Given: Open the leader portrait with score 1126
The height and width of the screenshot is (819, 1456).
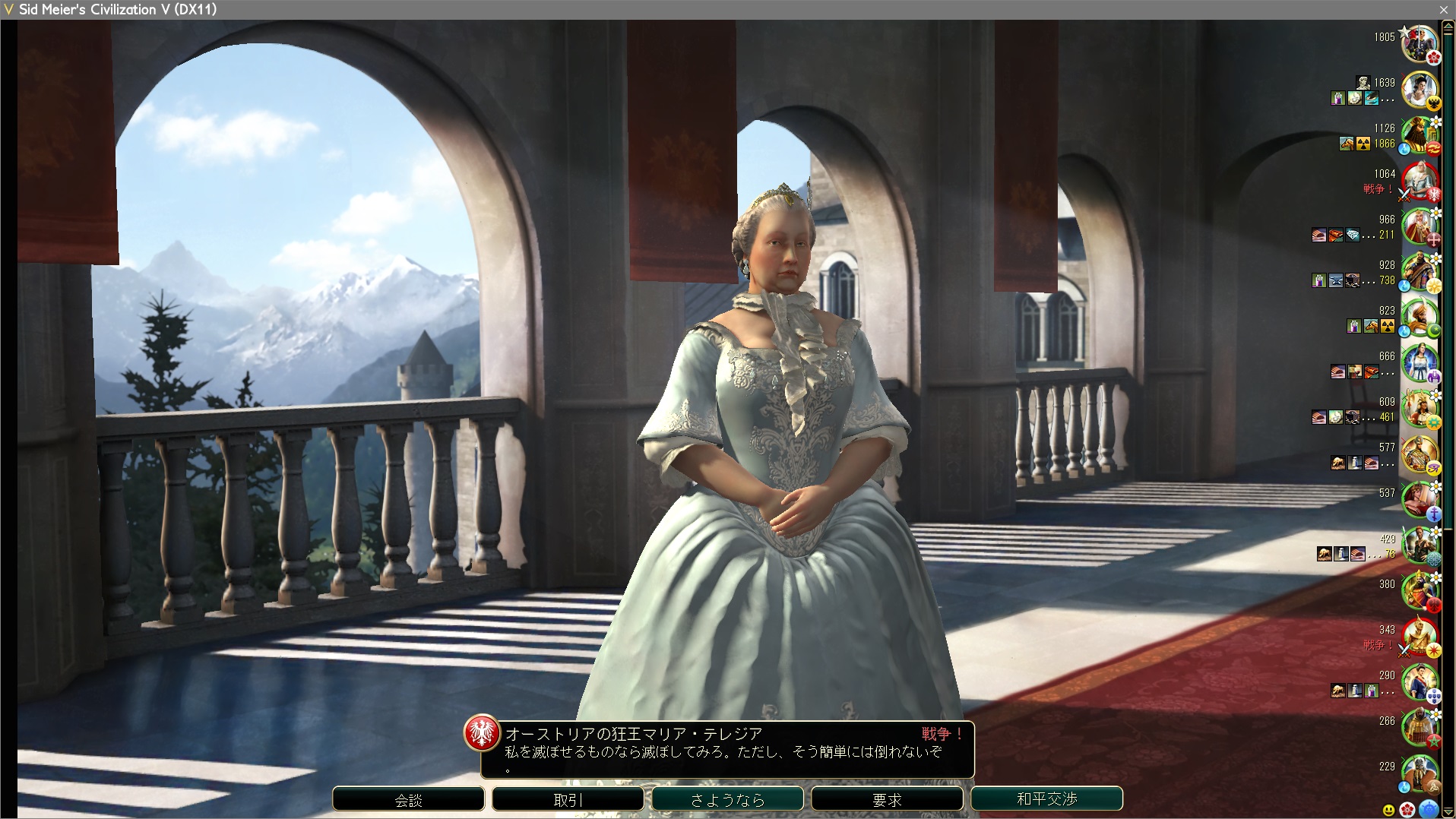Looking at the screenshot, I should point(1420,135).
